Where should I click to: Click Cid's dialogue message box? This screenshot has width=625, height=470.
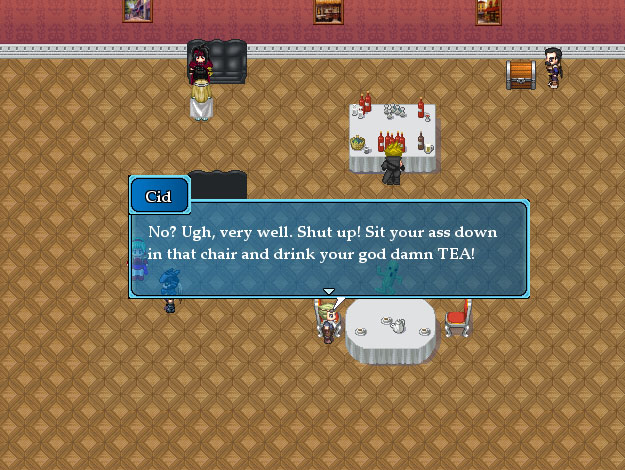tap(328, 247)
